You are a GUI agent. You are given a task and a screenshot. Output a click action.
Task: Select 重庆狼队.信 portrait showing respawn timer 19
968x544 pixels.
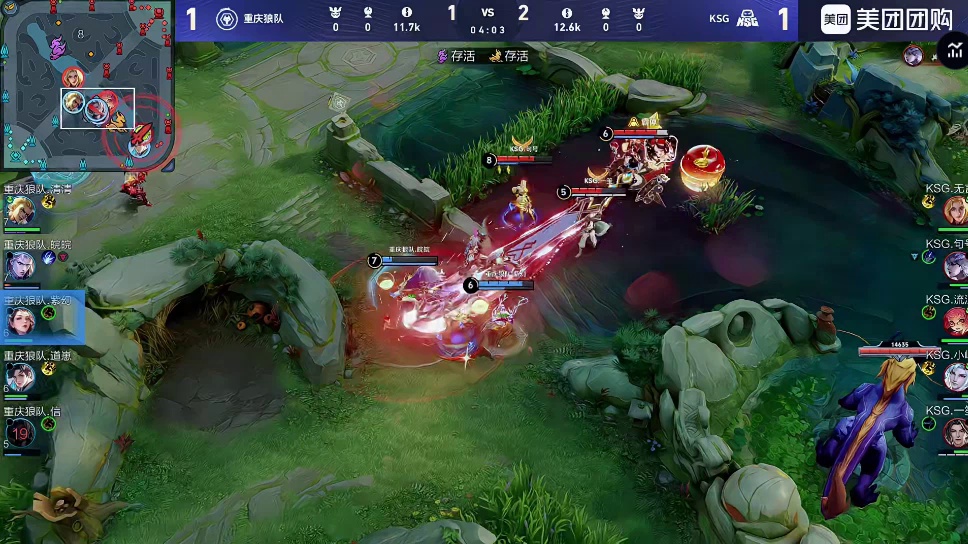point(20,432)
